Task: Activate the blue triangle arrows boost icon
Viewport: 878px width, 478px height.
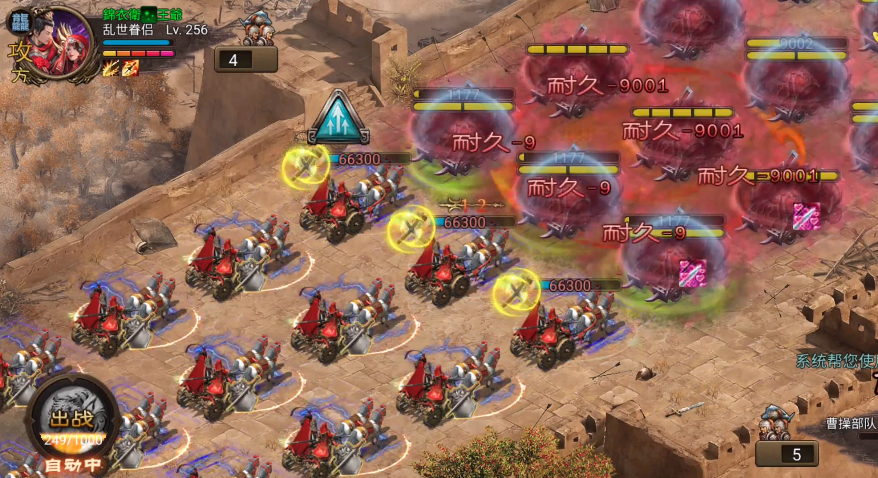Action: pyautogui.click(x=339, y=119)
